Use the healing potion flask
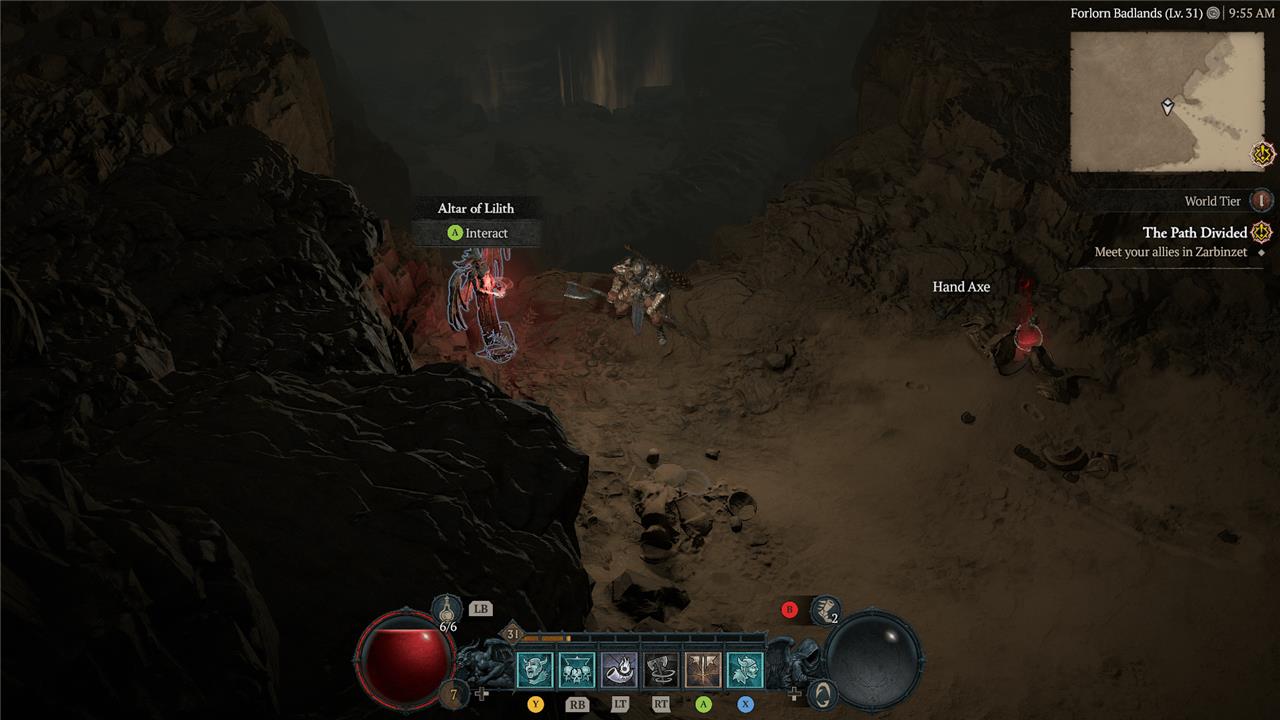1280x720 pixels. 447,607
